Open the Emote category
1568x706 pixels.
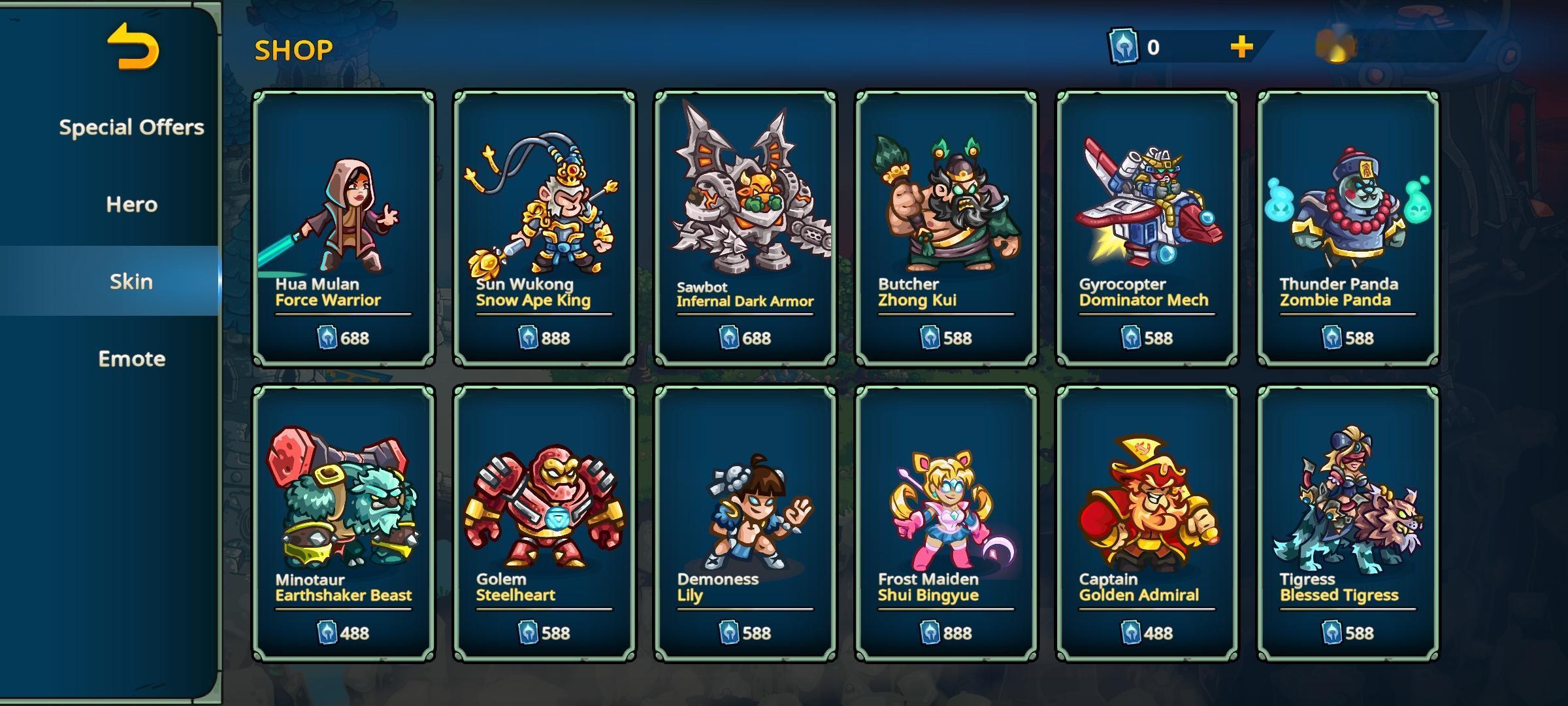(131, 358)
